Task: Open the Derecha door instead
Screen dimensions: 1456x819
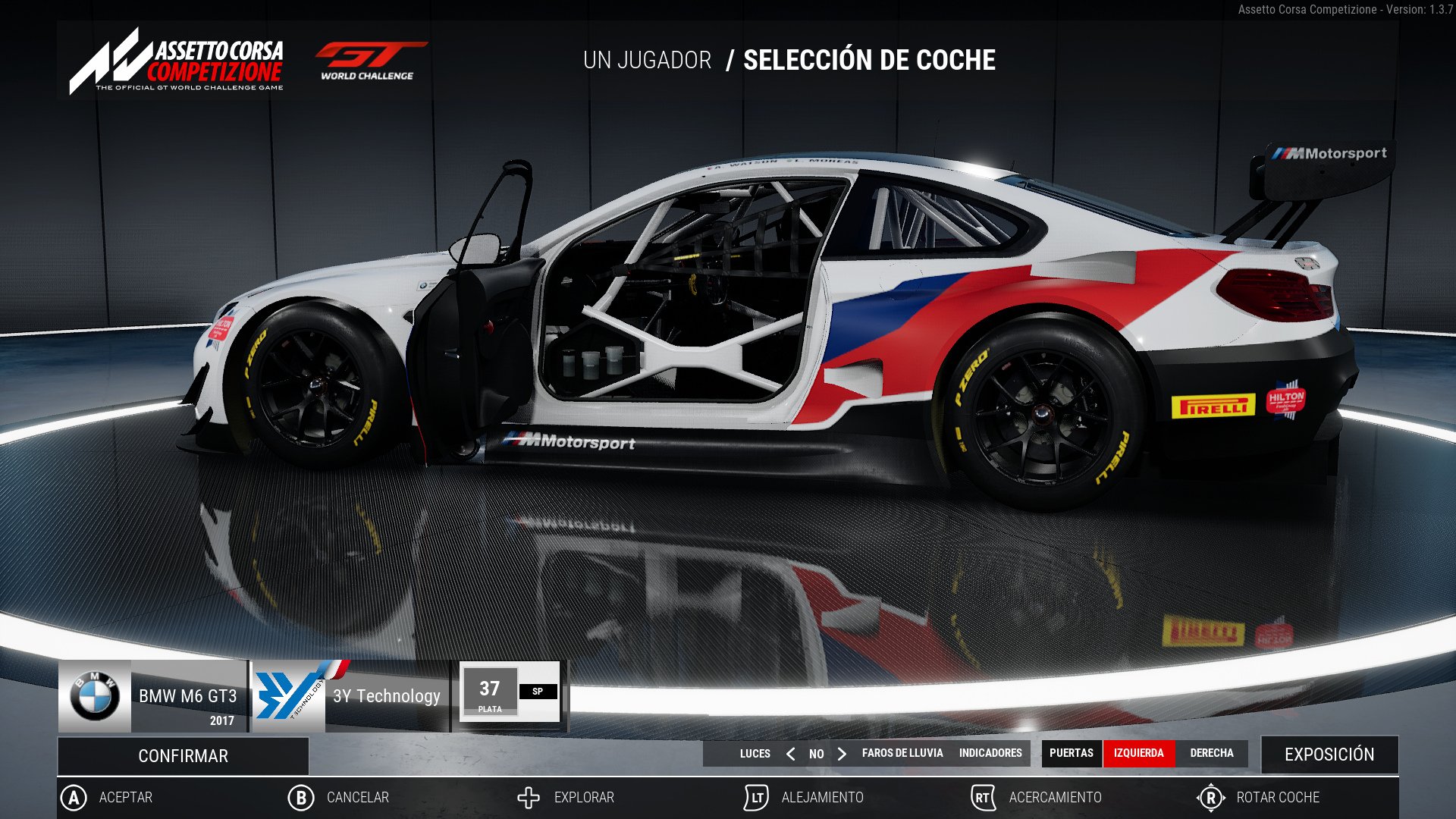Action: 1213,753
